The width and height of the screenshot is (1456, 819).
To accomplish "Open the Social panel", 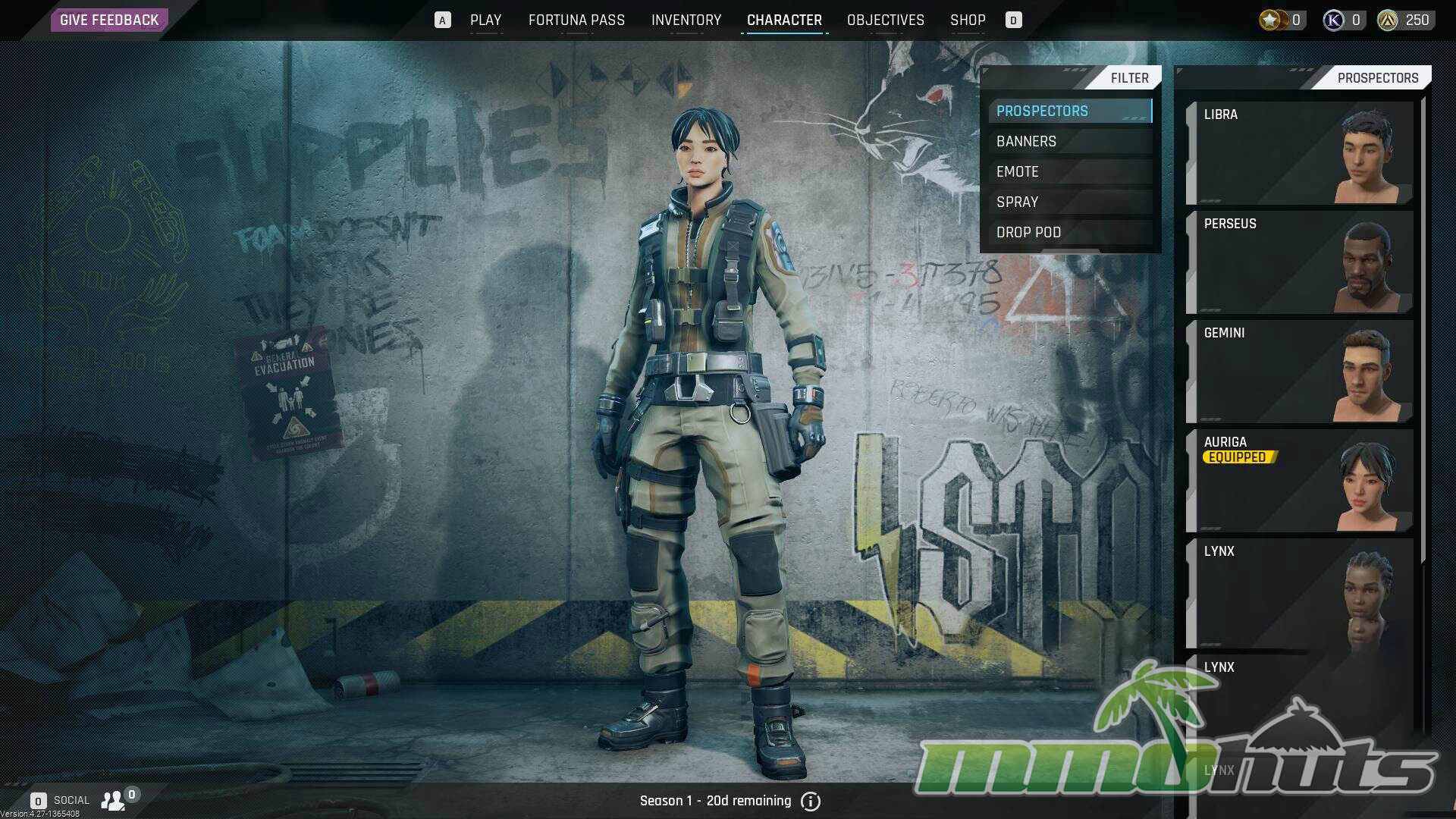I will (72, 800).
